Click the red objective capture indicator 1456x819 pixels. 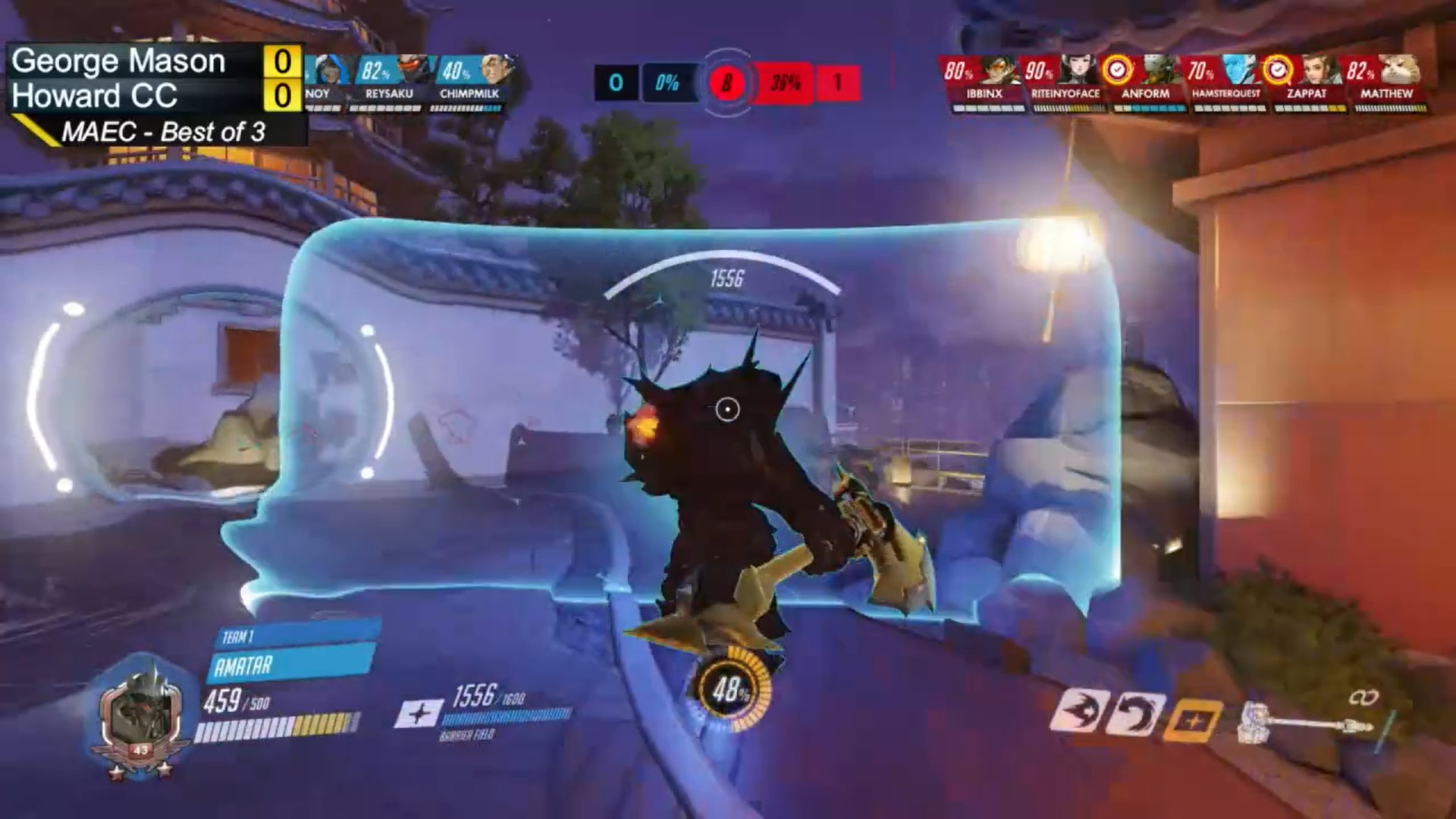click(x=726, y=82)
